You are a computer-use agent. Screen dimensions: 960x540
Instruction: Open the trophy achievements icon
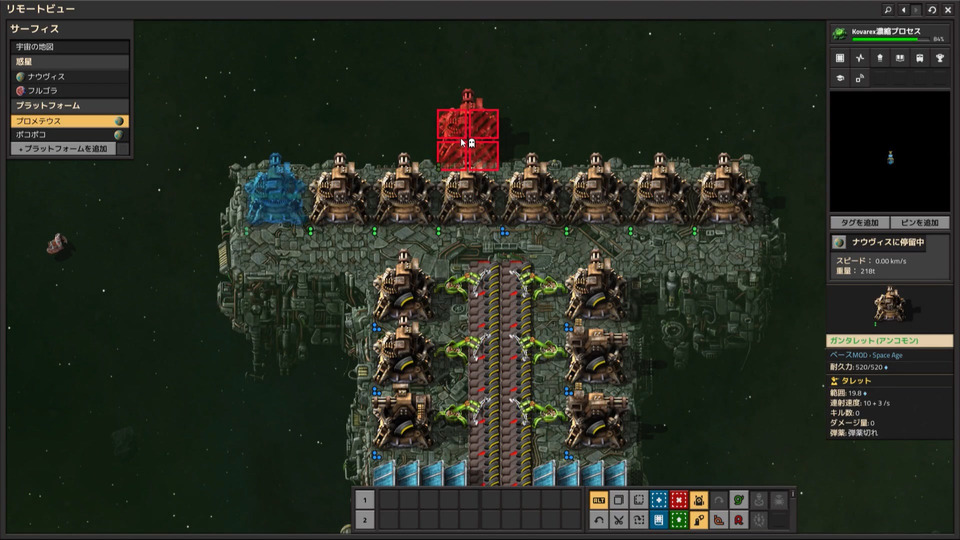[938, 58]
